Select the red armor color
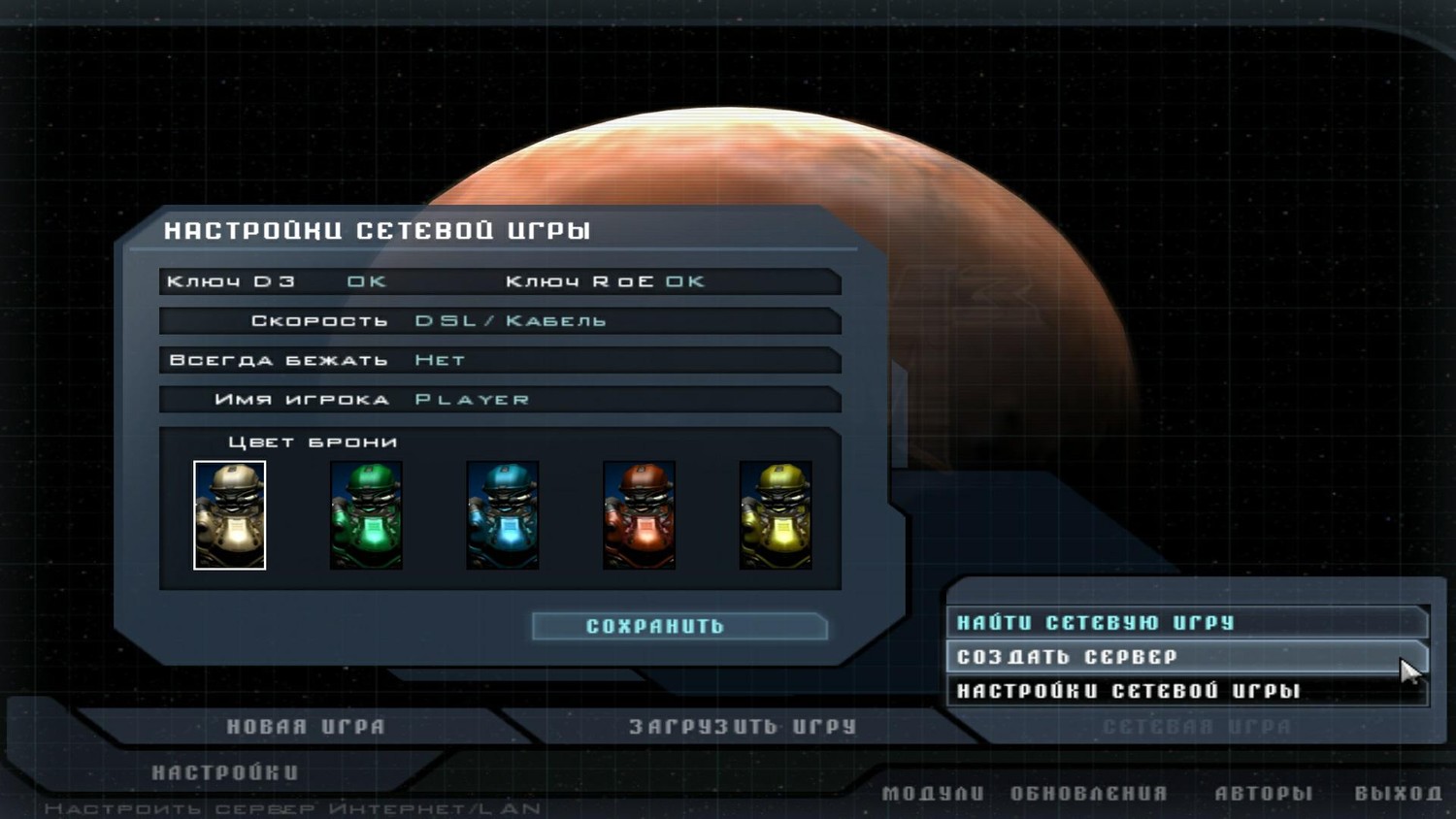 639,515
